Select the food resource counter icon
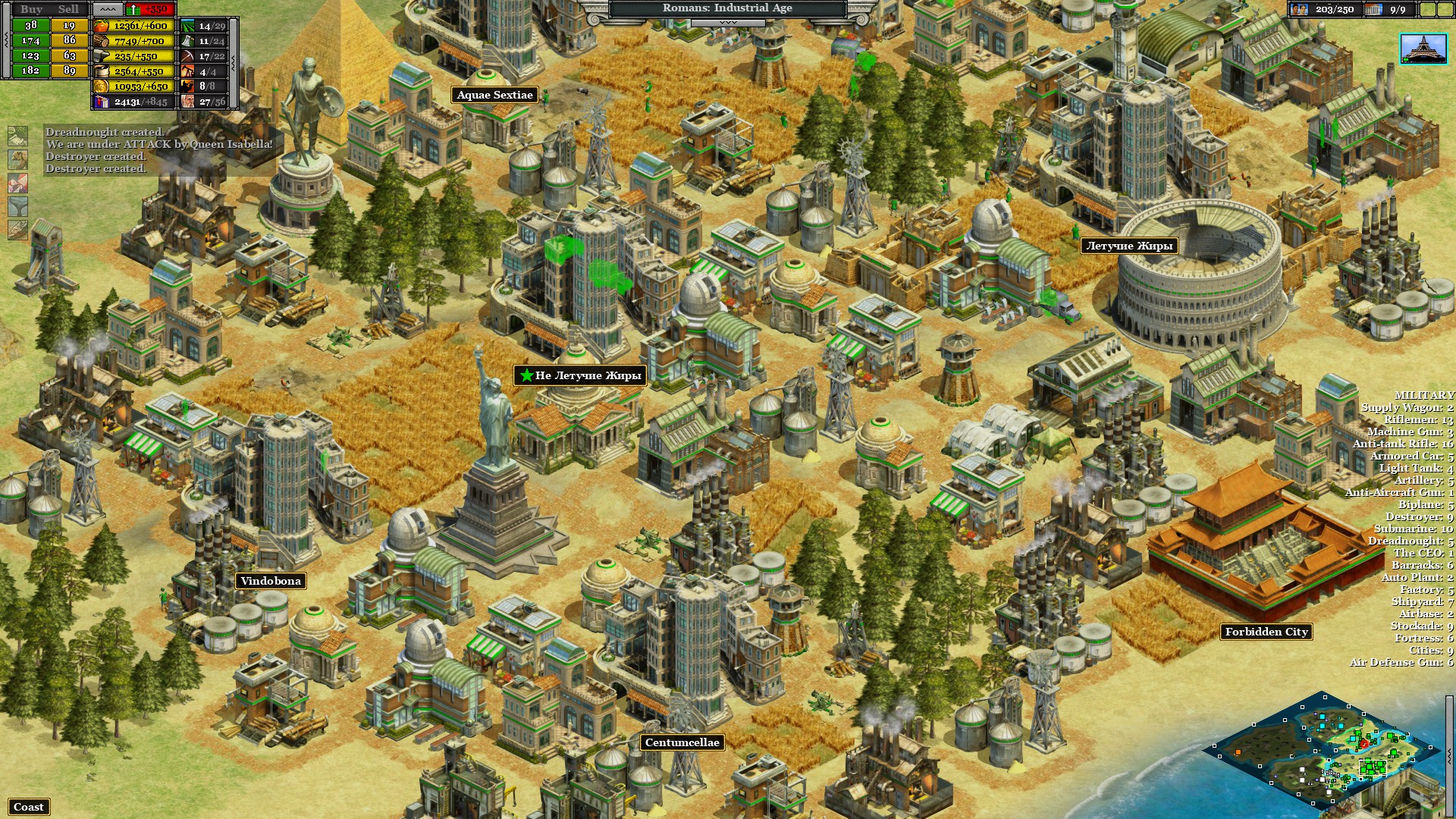Viewport: 1456px width, 819px height. pyautogui.click(x=101, y=26)
